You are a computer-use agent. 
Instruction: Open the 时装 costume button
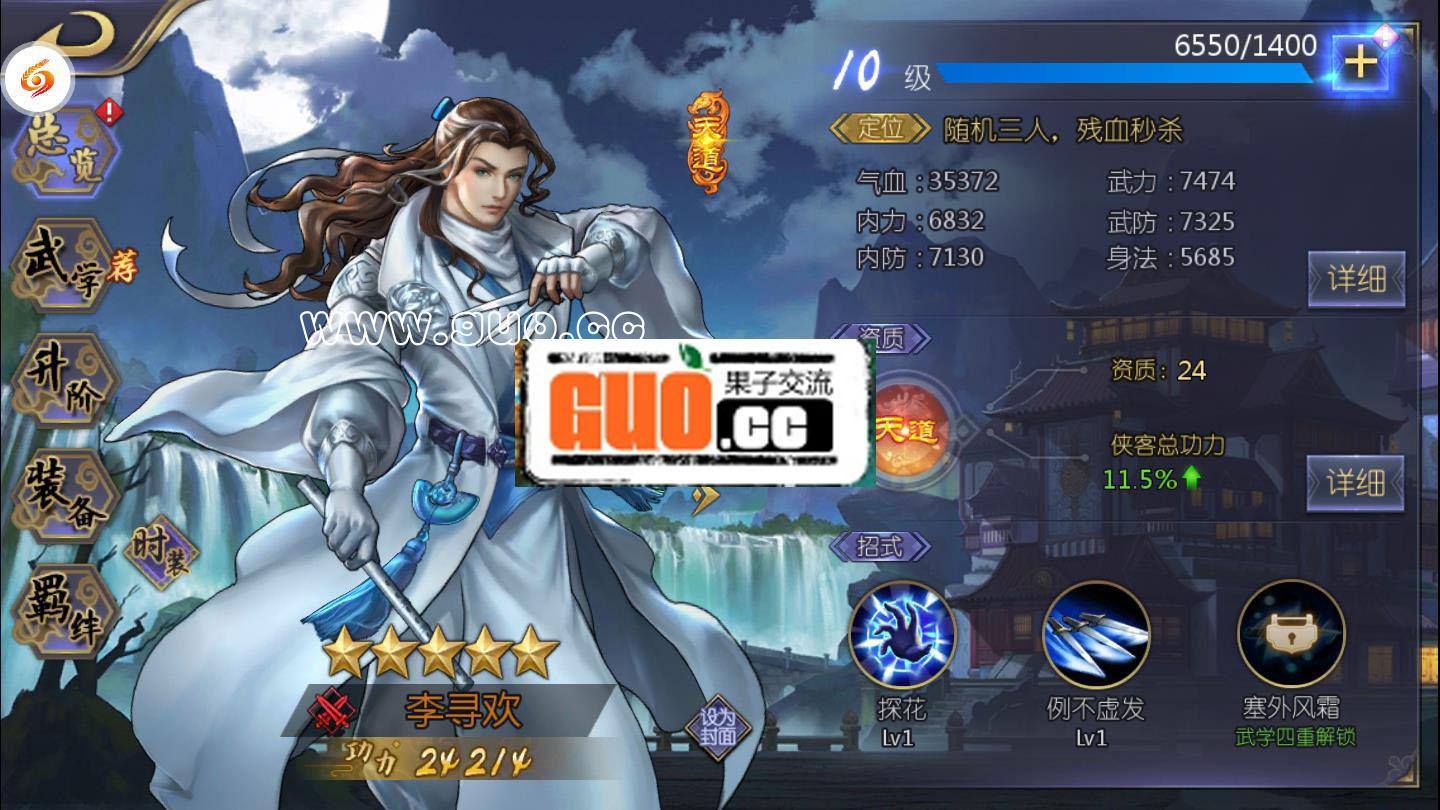click(160, 552)
